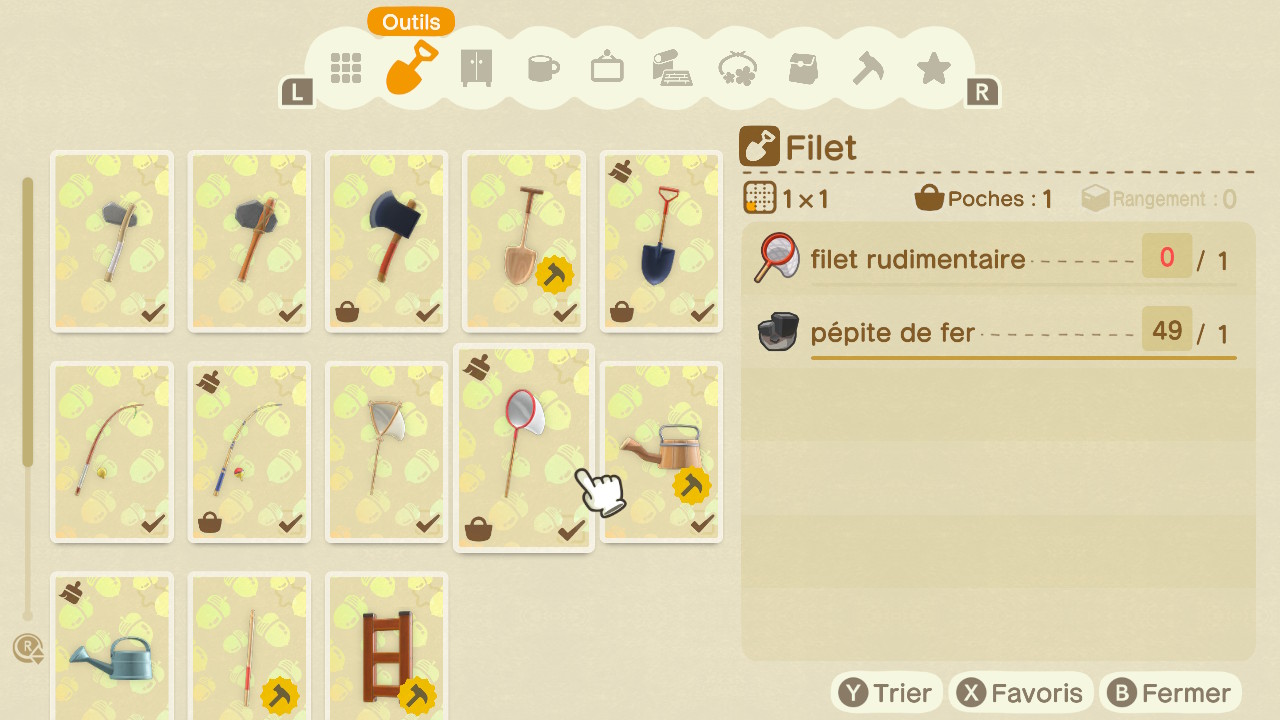Pick the wooden-framed flimsy net recipe
Viewport: 1280px width, 720px height.
pyautogui.click(x=386, y=451)
